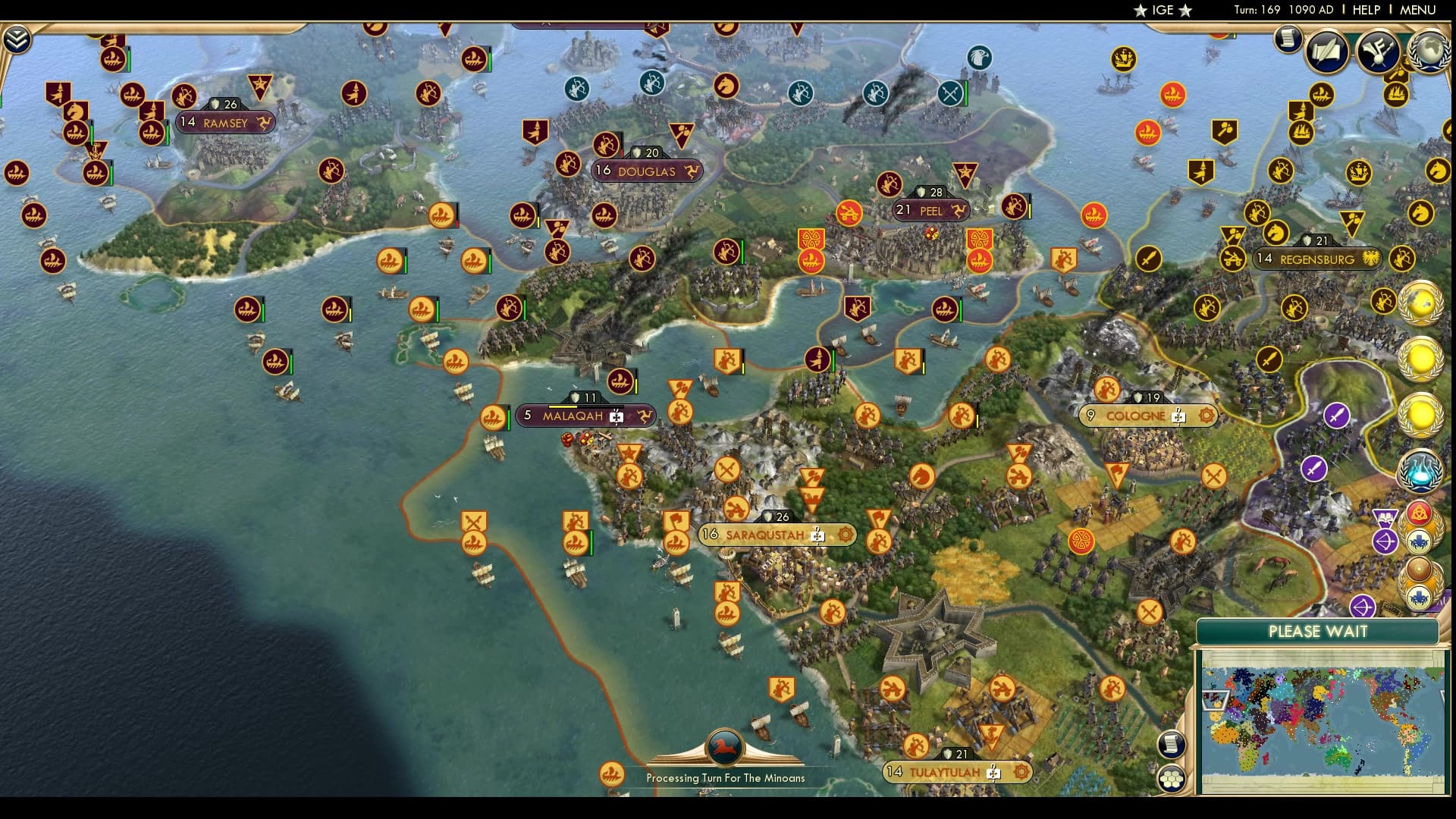This screenshot has height=819, width=1456.
Task: Collapse unit flags with the double-chevron toggle
Action: (x=17, y=39)
